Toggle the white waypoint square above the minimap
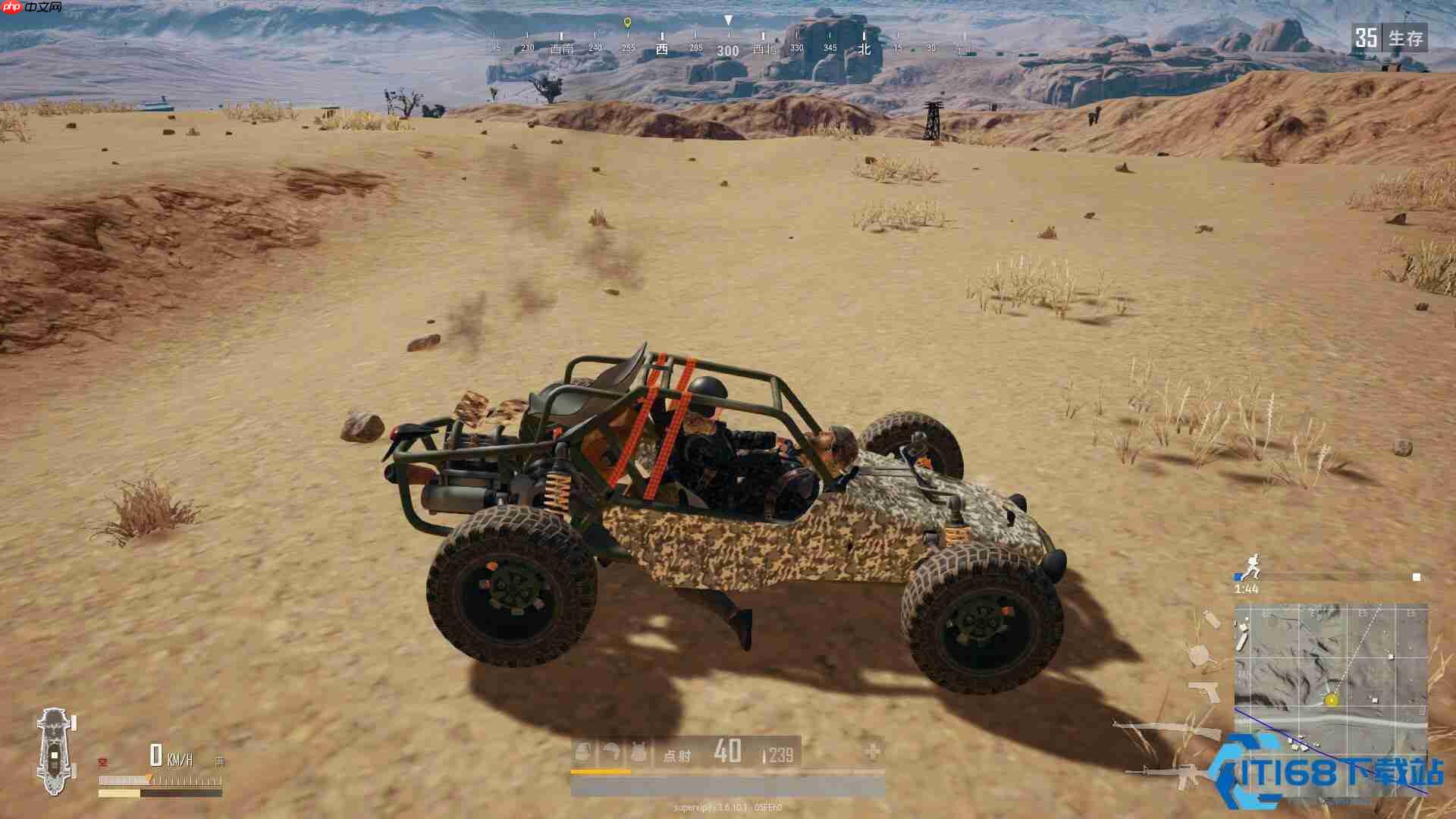1456x819 pixels. (x=1416, y=576)
